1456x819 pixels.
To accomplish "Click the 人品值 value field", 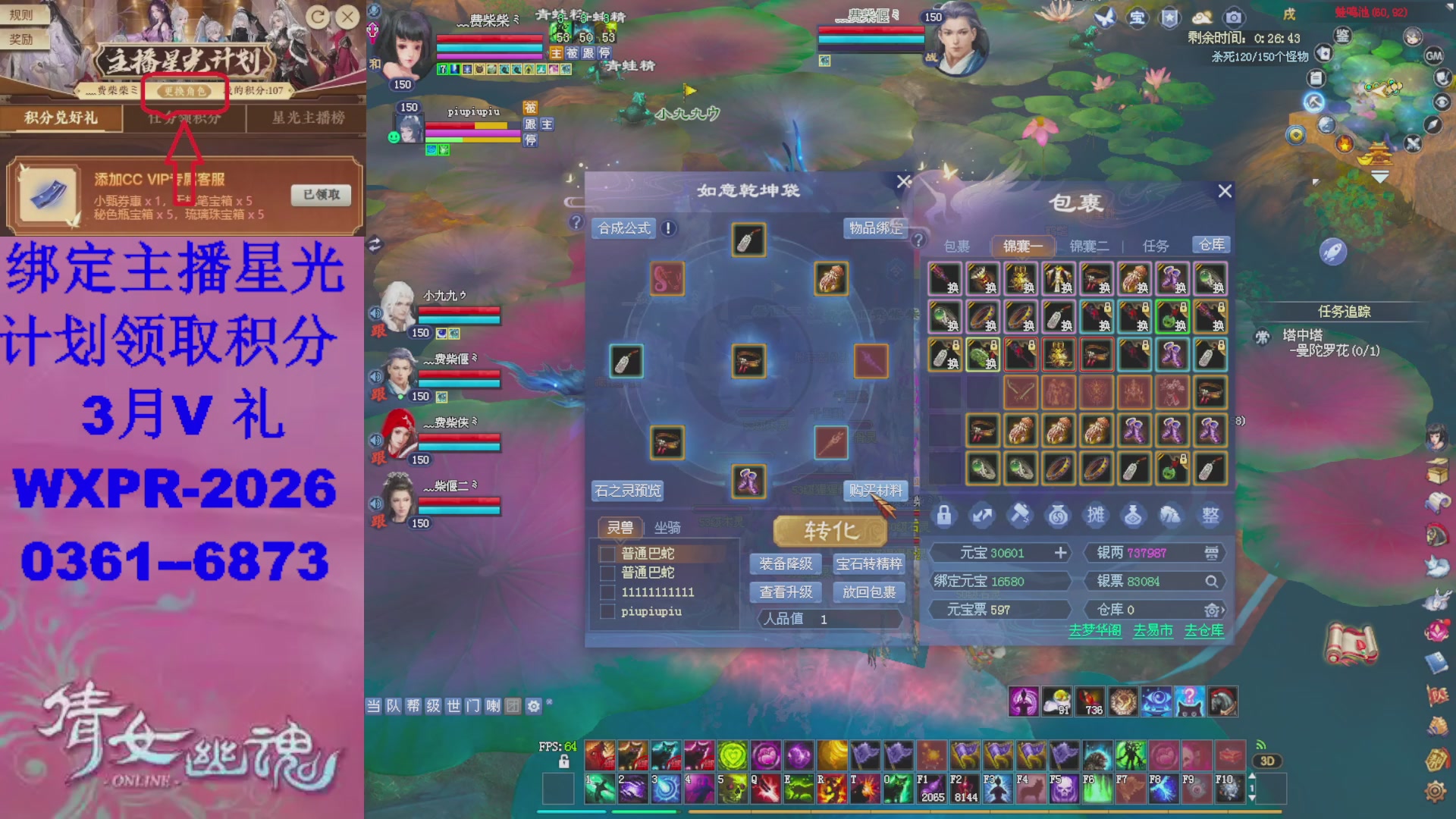I will tap(823, 619).
